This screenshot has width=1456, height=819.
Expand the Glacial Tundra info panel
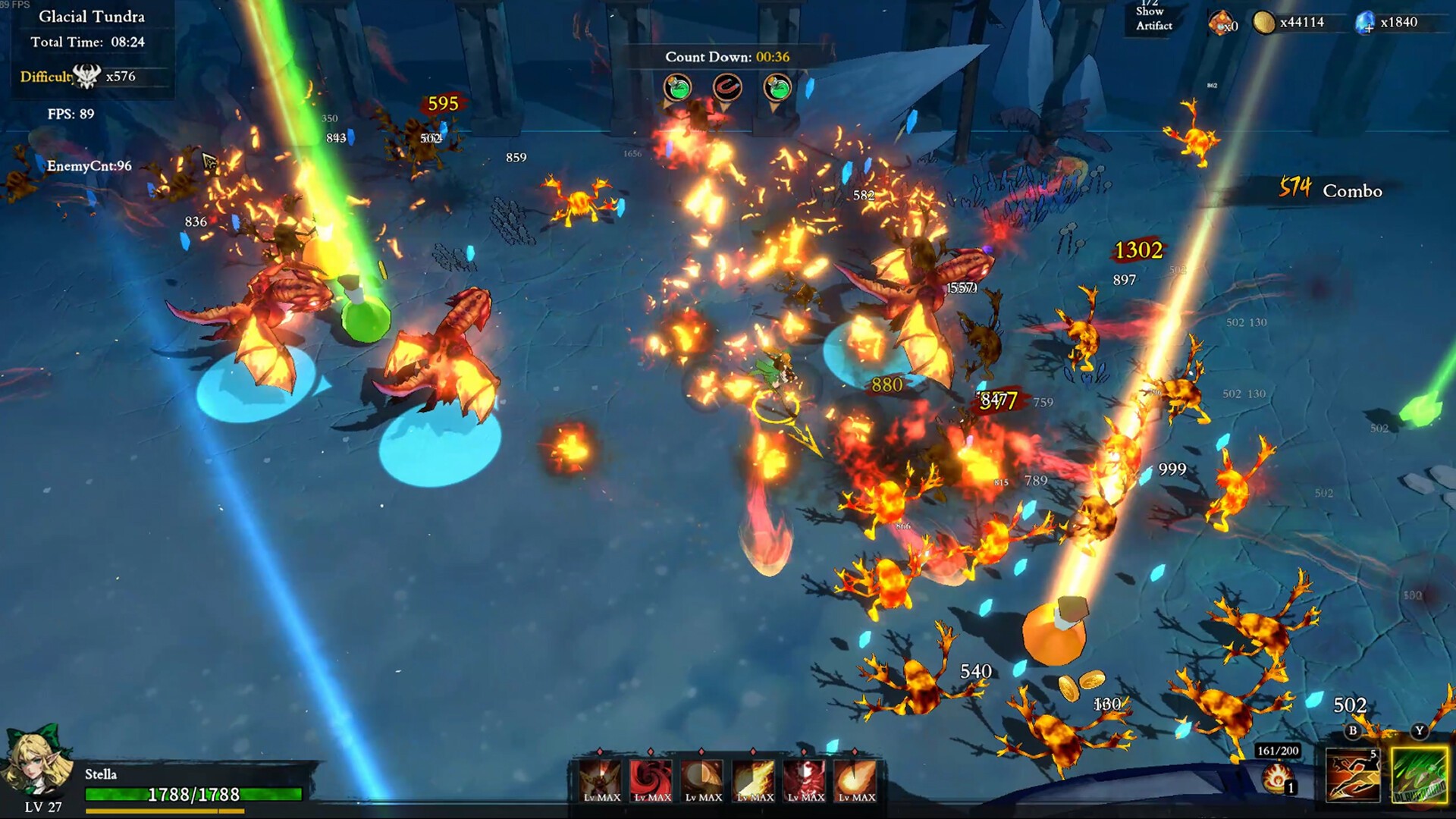click(91, 17)
